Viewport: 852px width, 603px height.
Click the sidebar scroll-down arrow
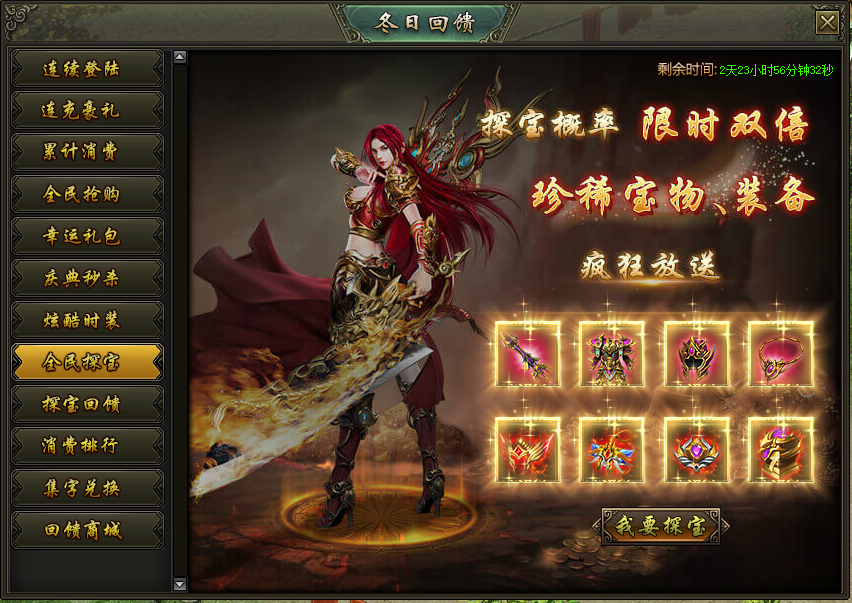point(180,584)
